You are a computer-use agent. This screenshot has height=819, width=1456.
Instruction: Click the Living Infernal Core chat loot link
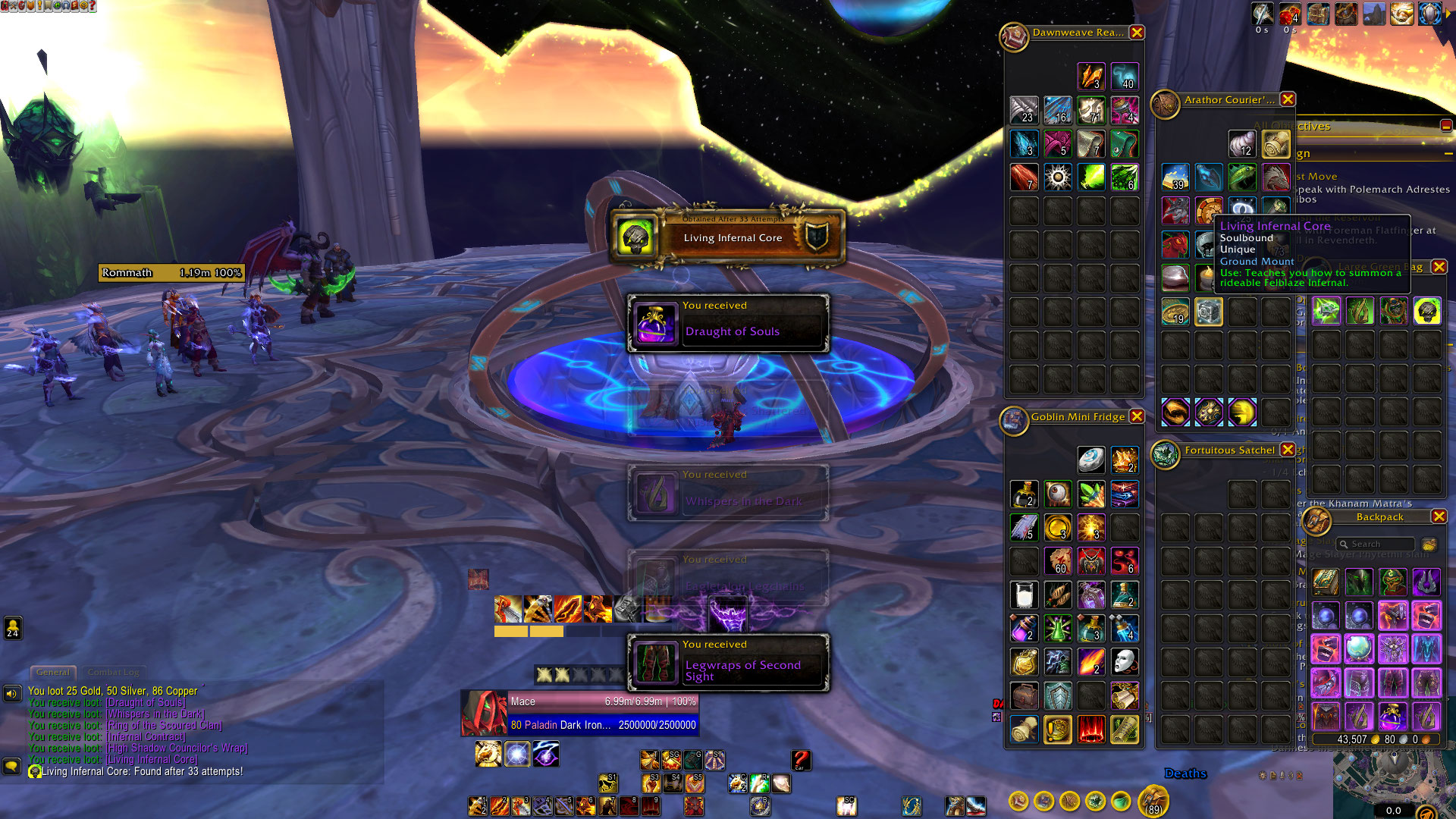[152, 759]
